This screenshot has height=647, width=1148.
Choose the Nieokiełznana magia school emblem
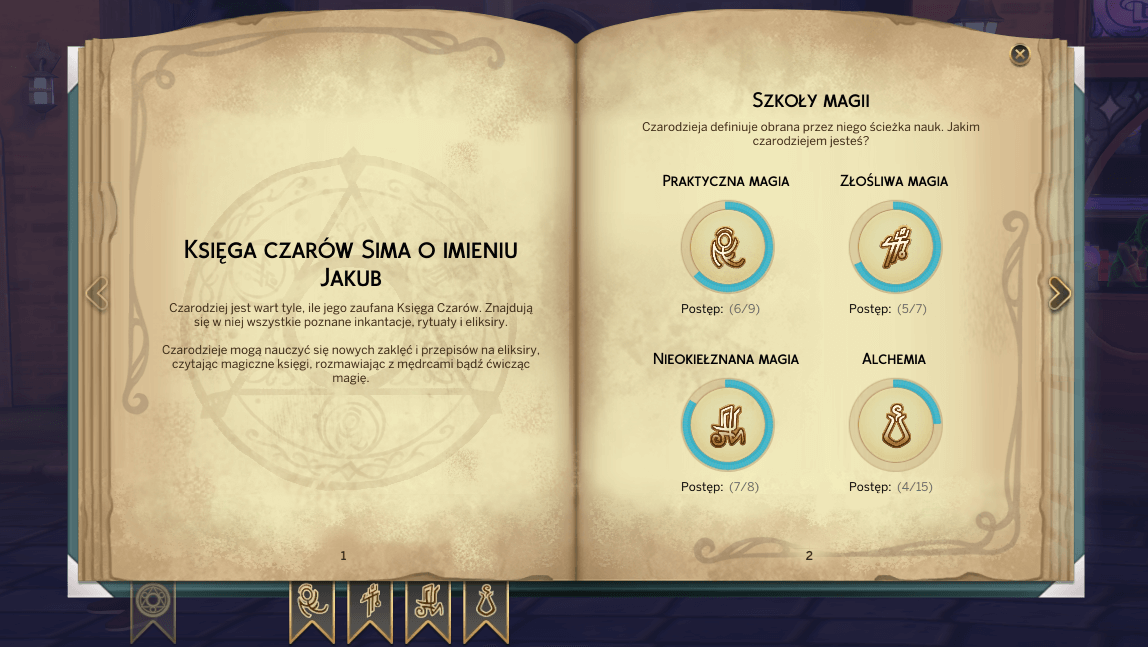(x=727, y=425)
